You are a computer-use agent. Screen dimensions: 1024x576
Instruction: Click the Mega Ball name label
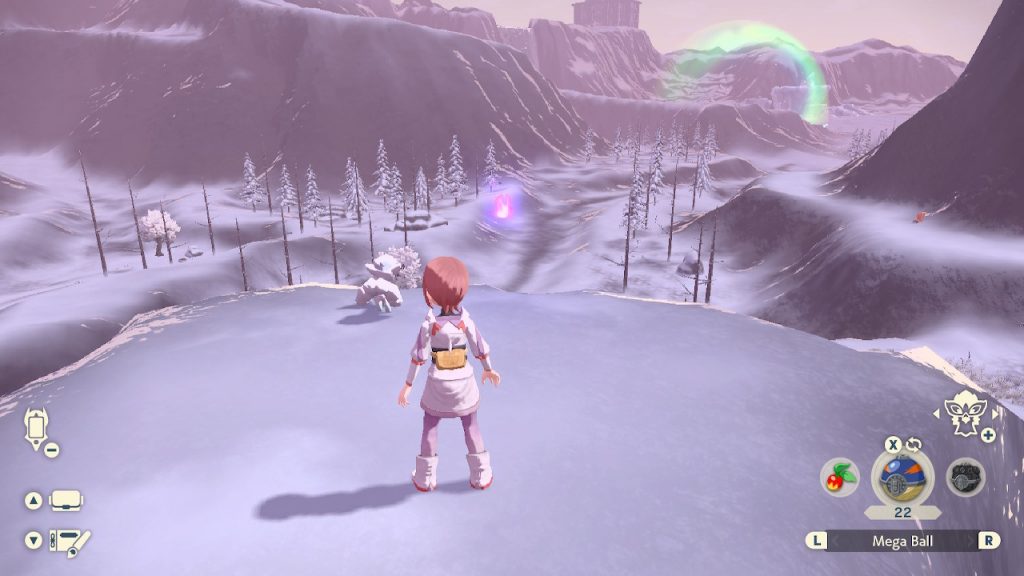903,540
